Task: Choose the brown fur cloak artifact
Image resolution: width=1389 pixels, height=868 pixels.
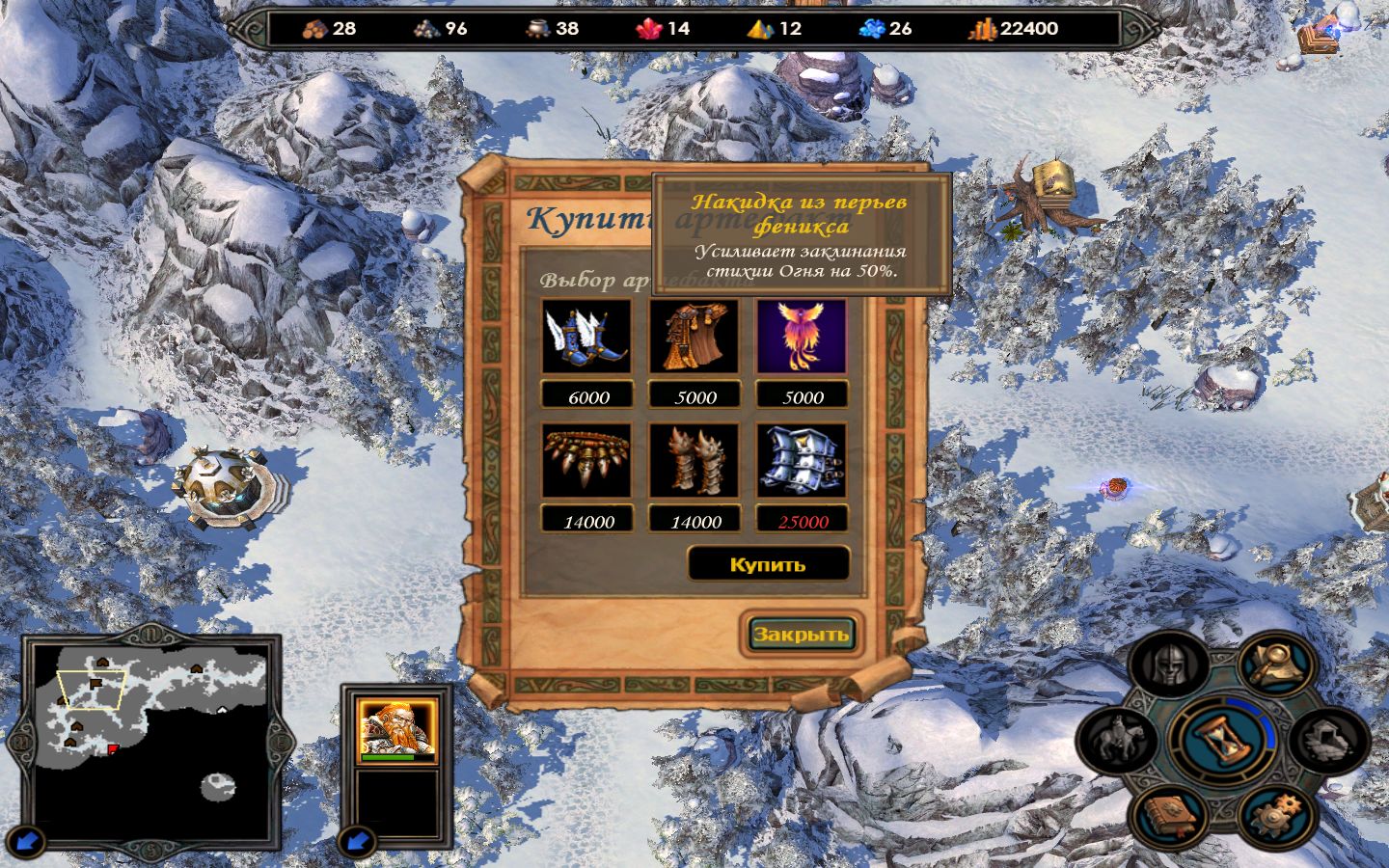Action: coord(694,337)
